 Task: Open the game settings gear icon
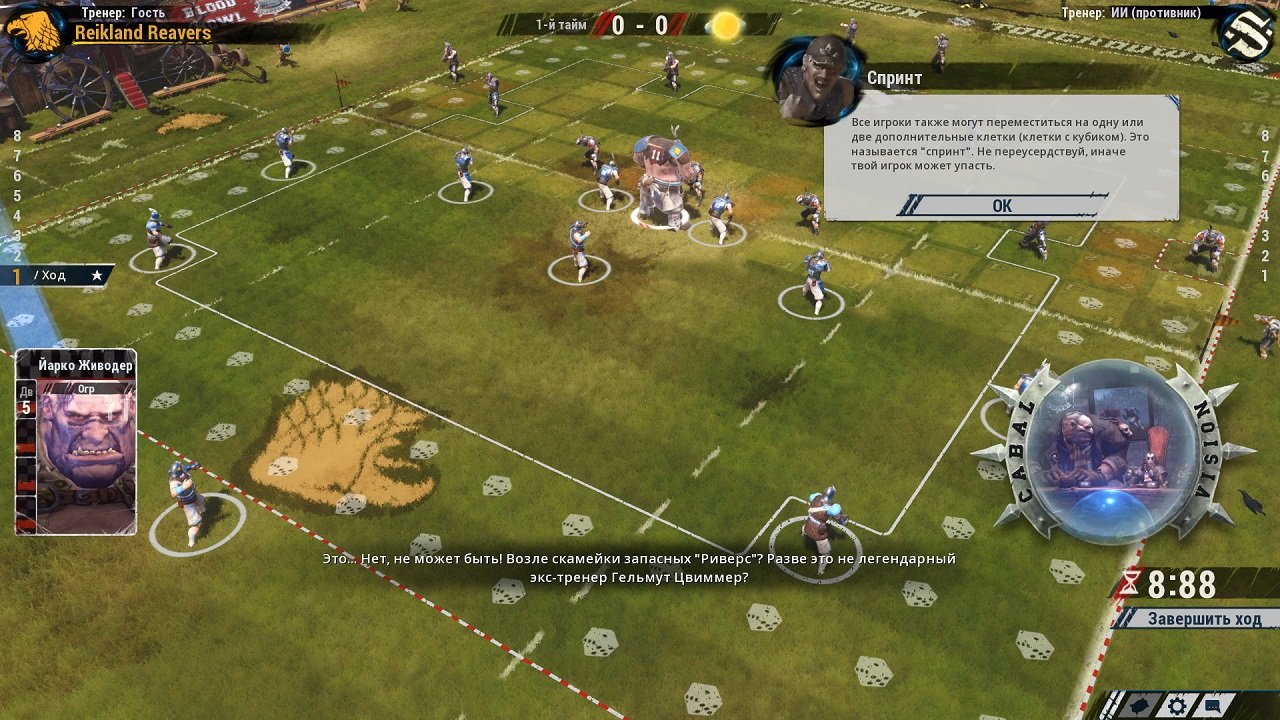pos(1178,705)
